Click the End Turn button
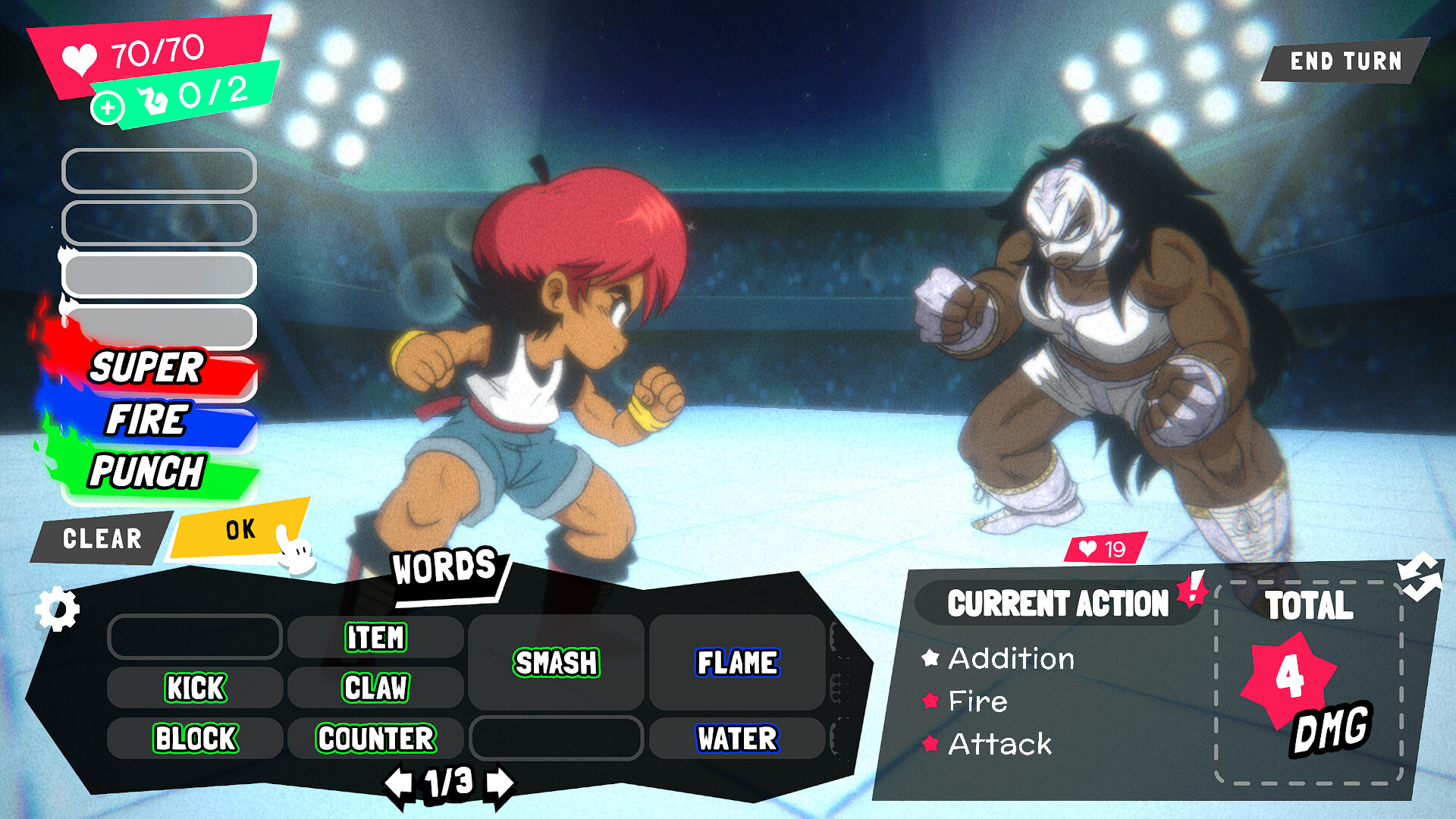The image size is (1456, 819). coord(1345,61)
